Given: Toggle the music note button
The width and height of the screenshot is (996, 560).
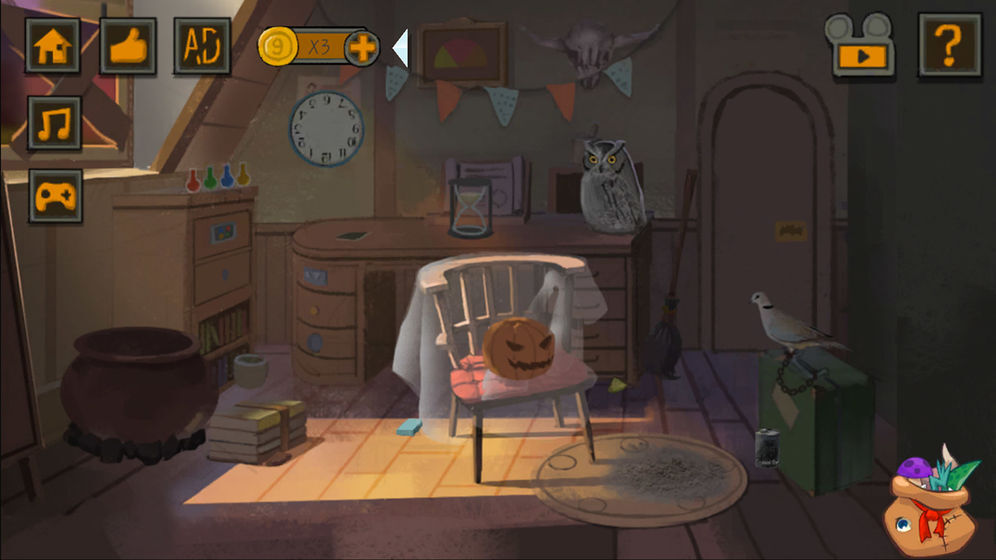Looking at the screenshot, I should [55, 123].
